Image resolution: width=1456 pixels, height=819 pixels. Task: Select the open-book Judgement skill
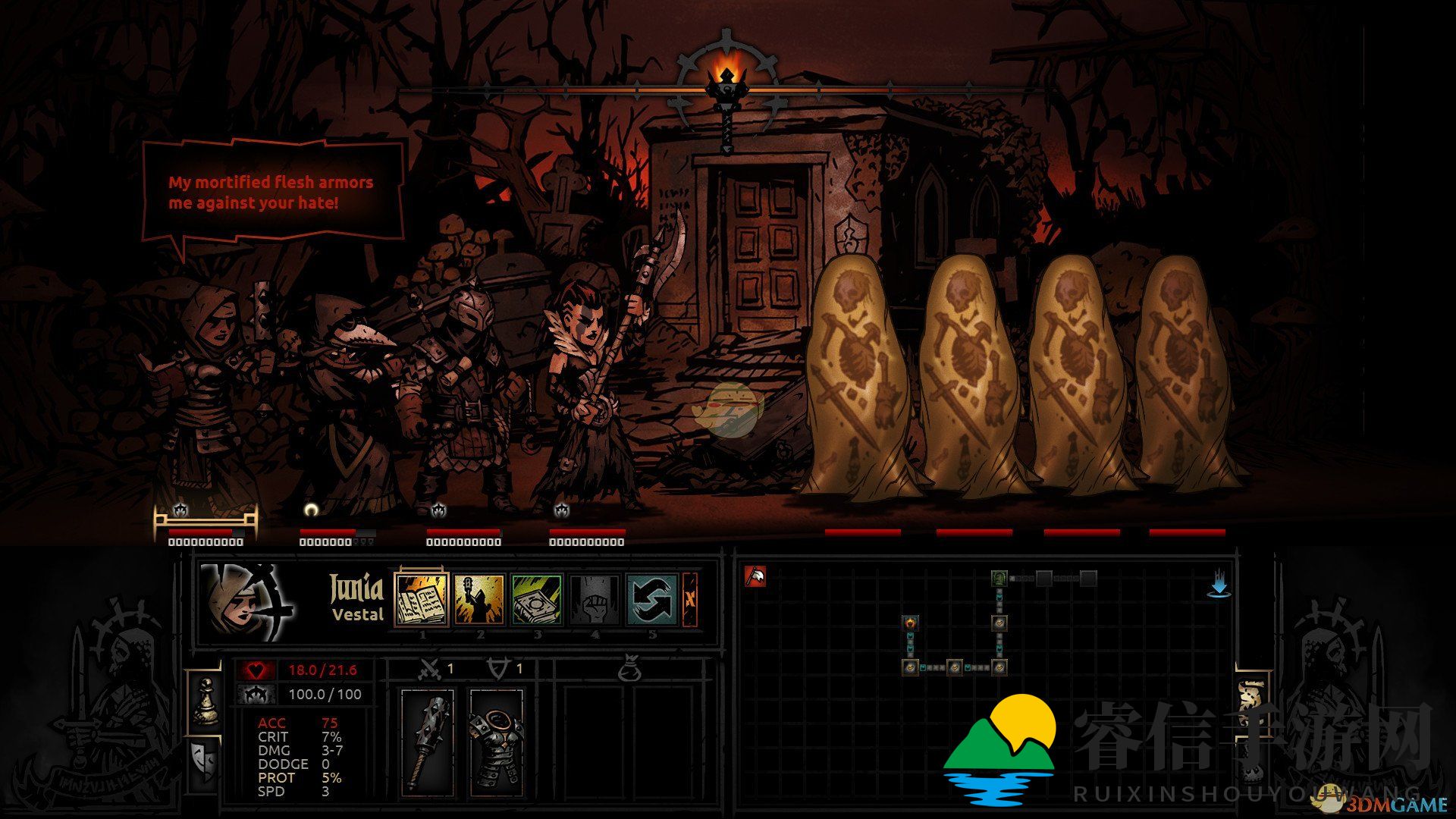tap(422, 599)
